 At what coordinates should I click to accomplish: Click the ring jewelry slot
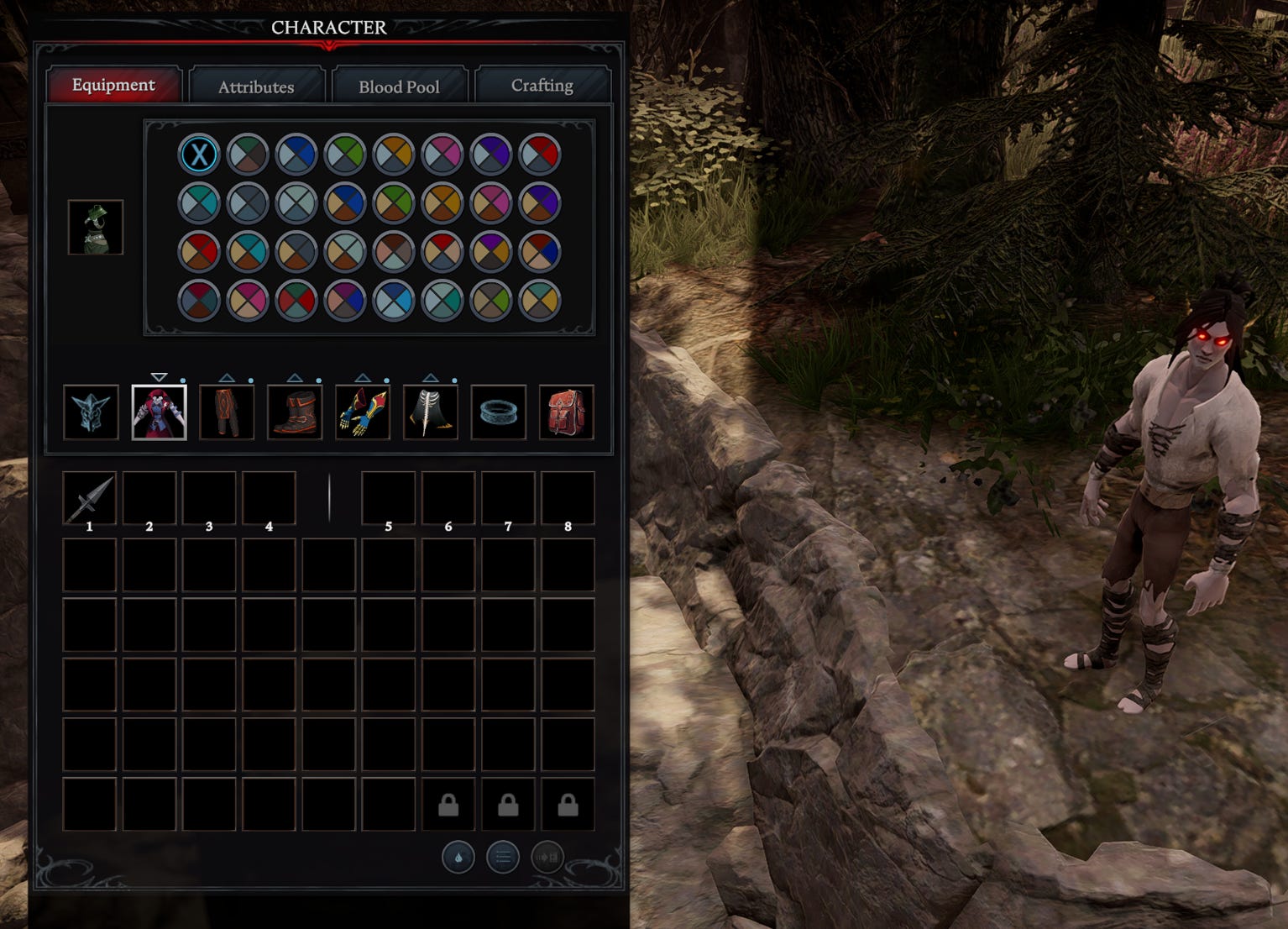[499, 412]
